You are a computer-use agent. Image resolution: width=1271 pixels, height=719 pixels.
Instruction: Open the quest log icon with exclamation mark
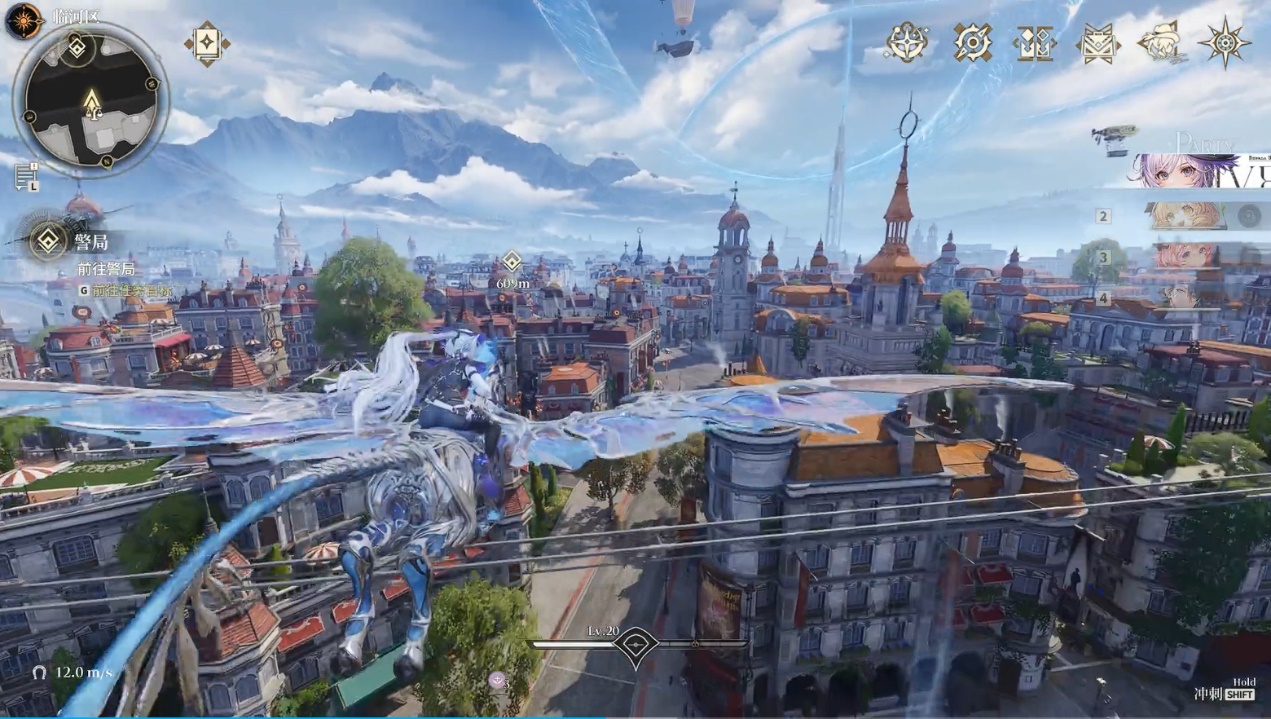[26, 177]
